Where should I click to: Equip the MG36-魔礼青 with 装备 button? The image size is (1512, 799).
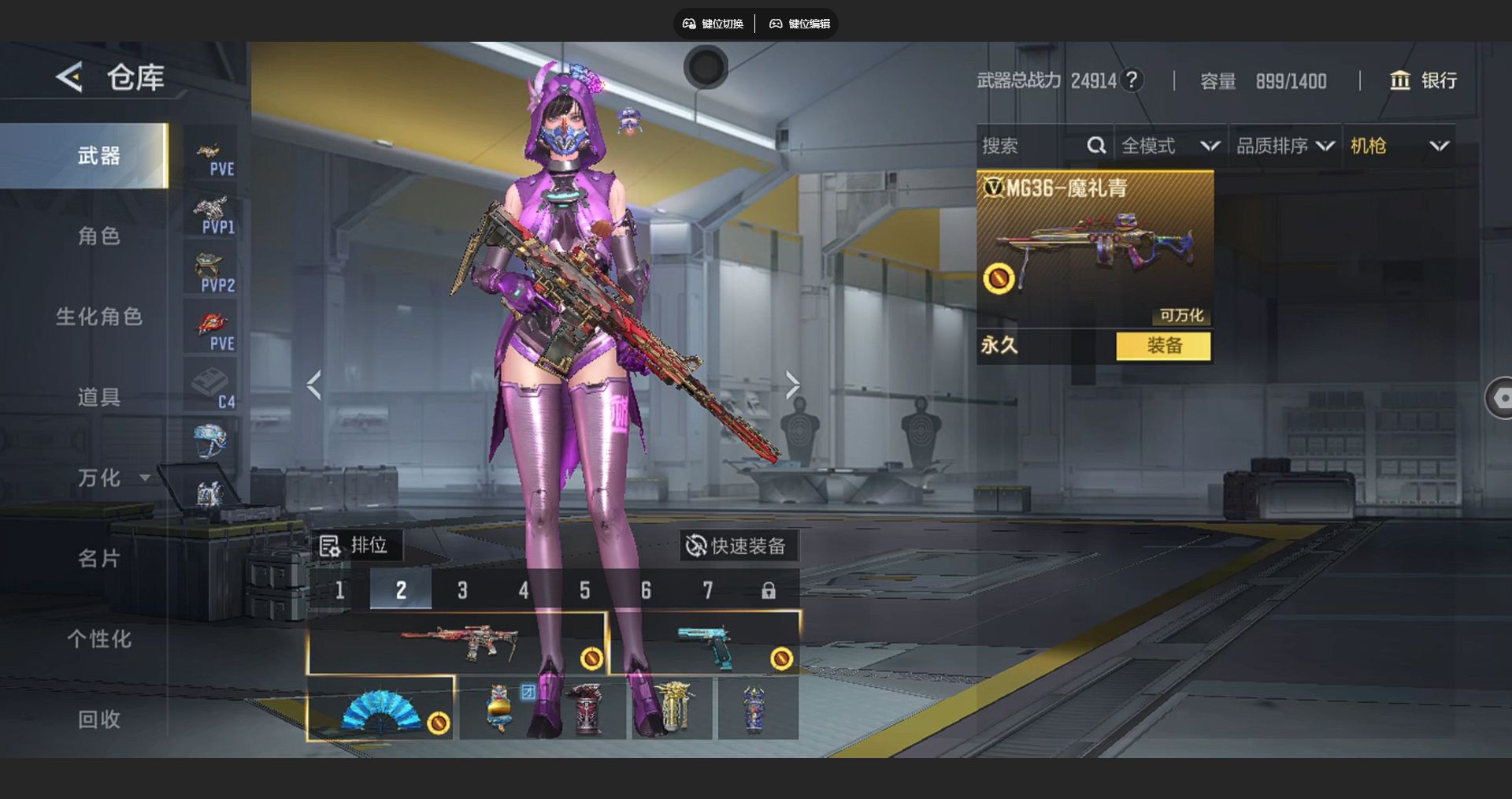pos(1163,346)
